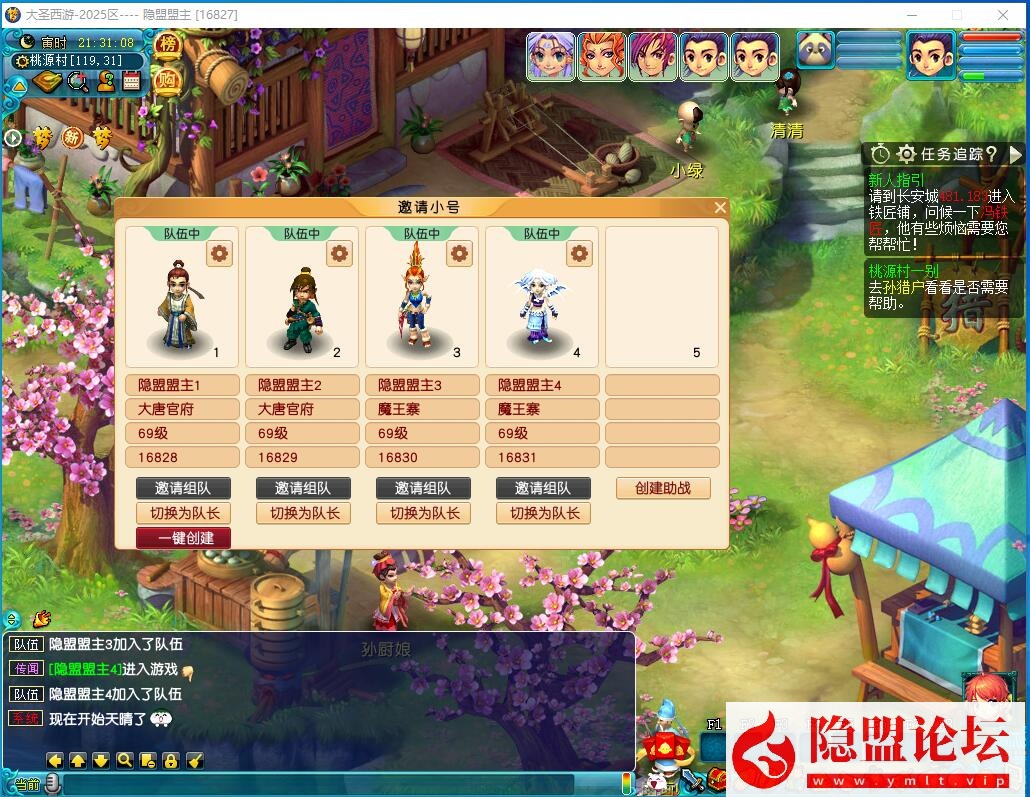Screen dimensions: 1030x797
Task: Open the 任务追踪 gear settings
Action: tap(907, 154)
